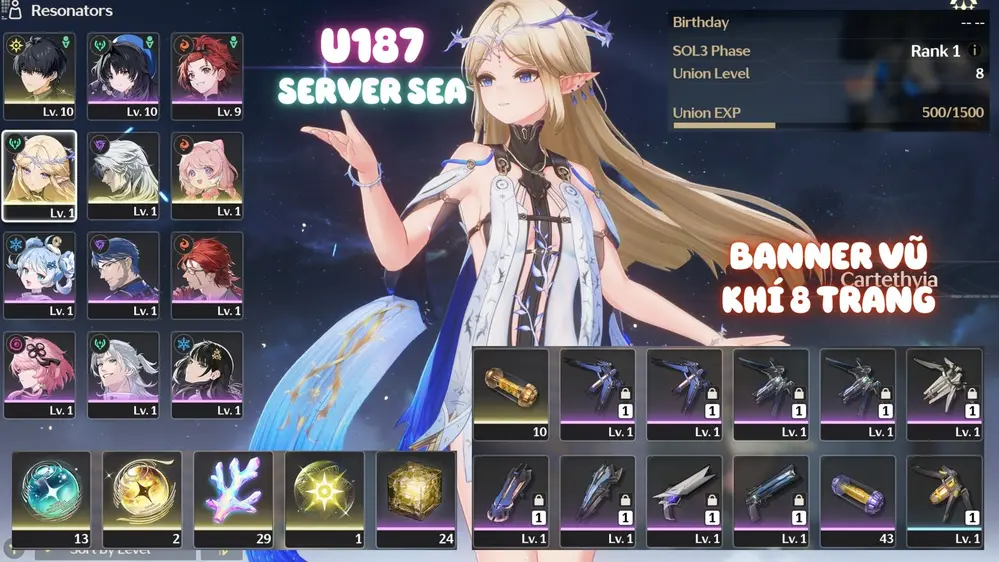This screenshot has height=562, width=999.
Task: Select the pink-haired Encore portrait with bow
Action: click(207, 175)
